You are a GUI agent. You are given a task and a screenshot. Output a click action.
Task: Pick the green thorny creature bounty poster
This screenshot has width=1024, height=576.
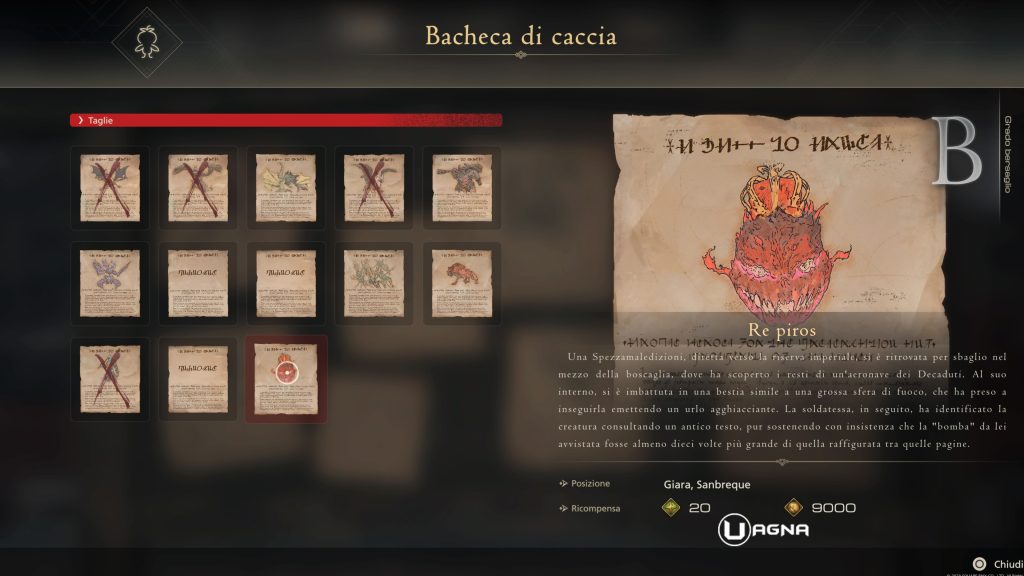pos(373,284)
